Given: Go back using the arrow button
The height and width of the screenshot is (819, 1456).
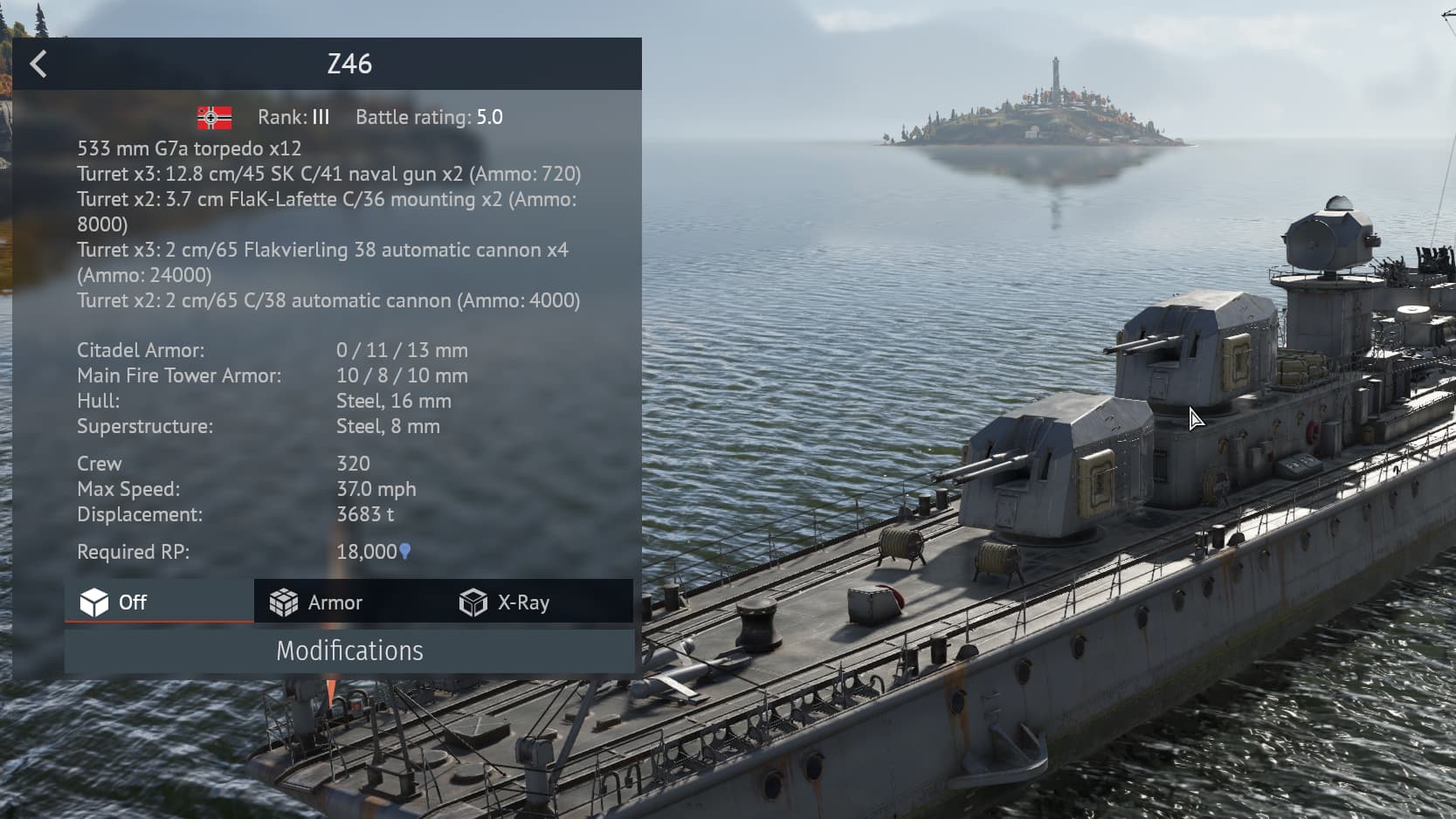Looking at the screenshot, I should coord(38,64).
